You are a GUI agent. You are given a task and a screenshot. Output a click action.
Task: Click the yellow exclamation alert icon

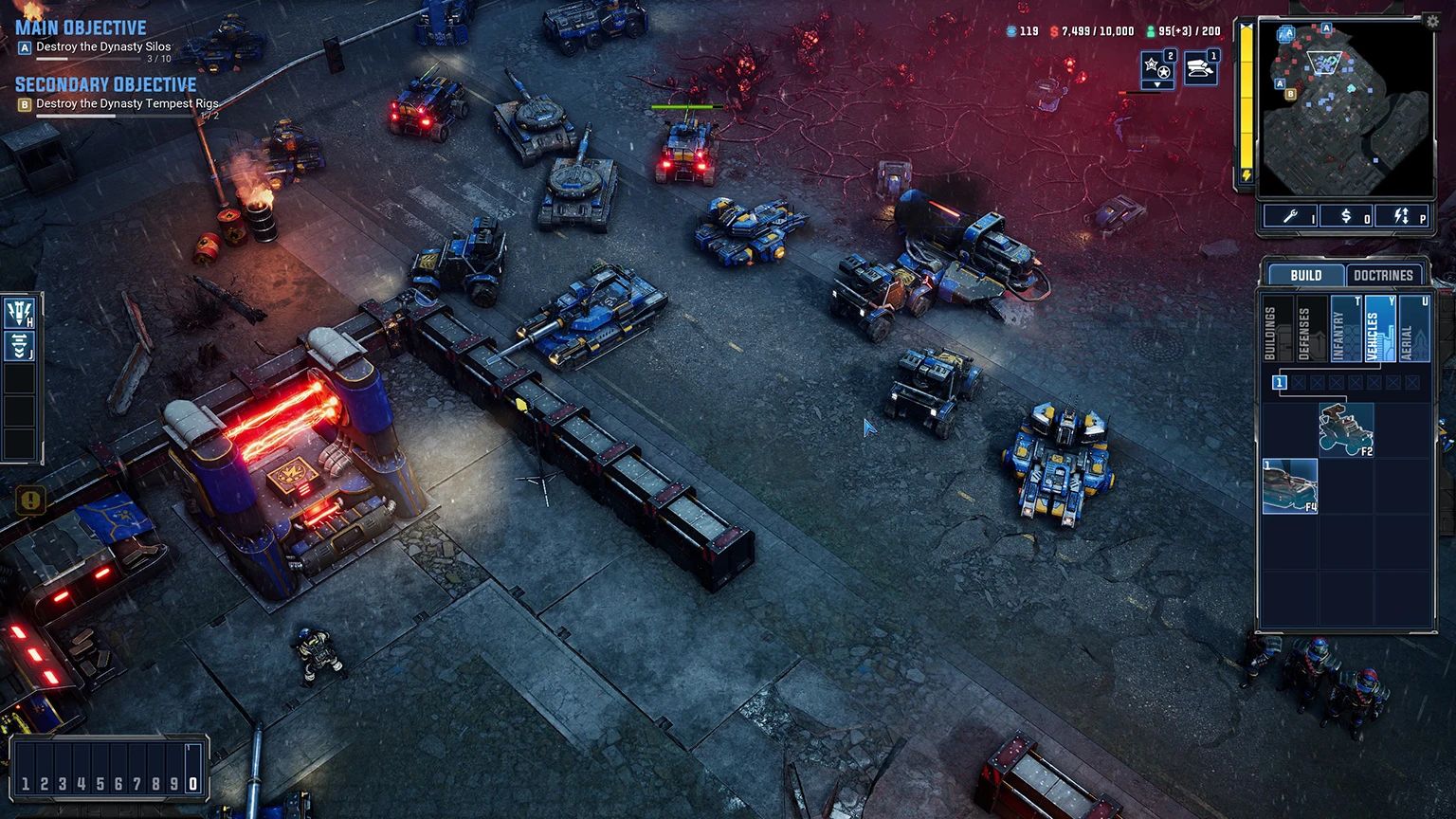click(30, 500)
